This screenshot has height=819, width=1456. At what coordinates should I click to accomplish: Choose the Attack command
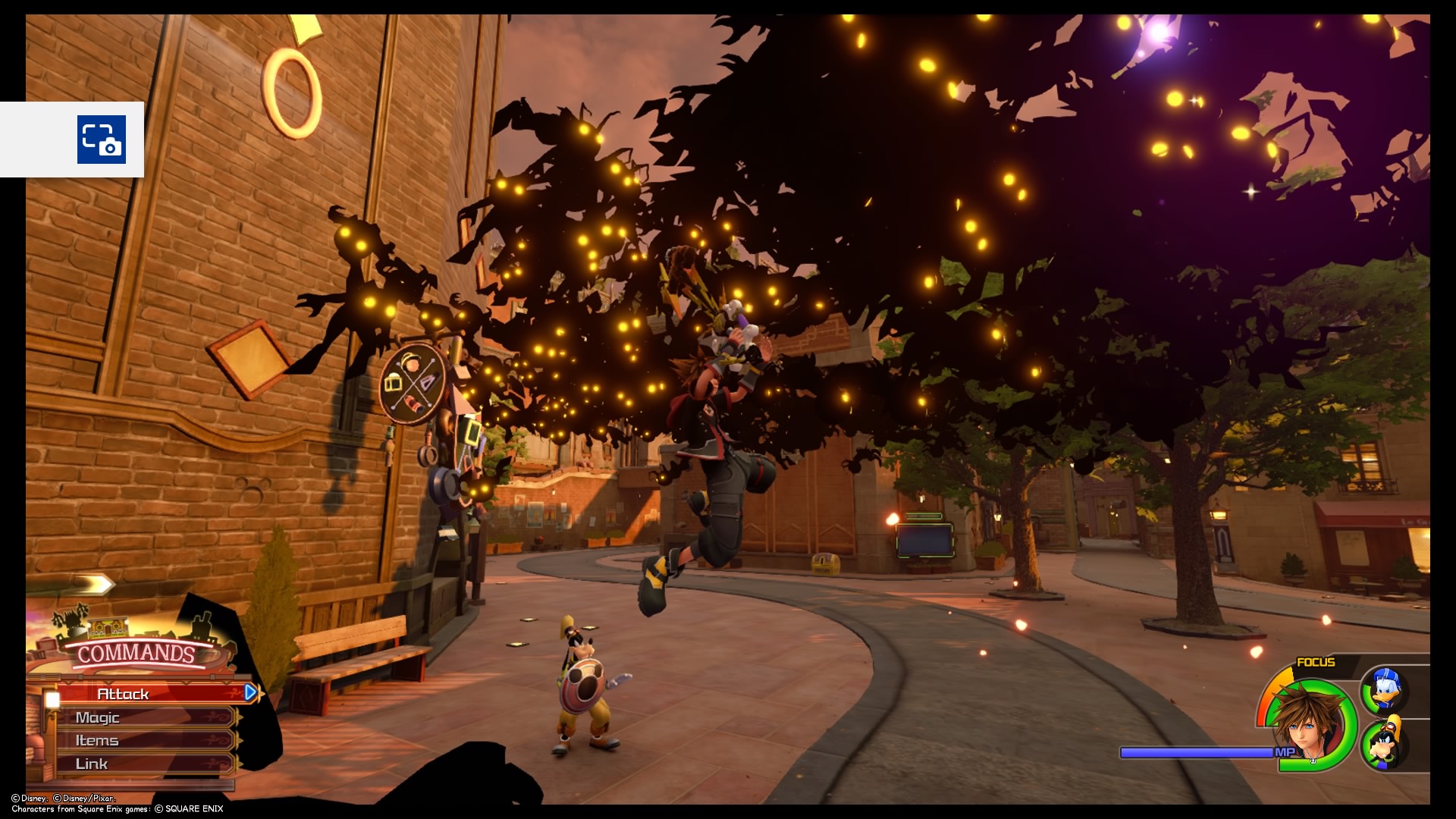click(x=121, y=692)
